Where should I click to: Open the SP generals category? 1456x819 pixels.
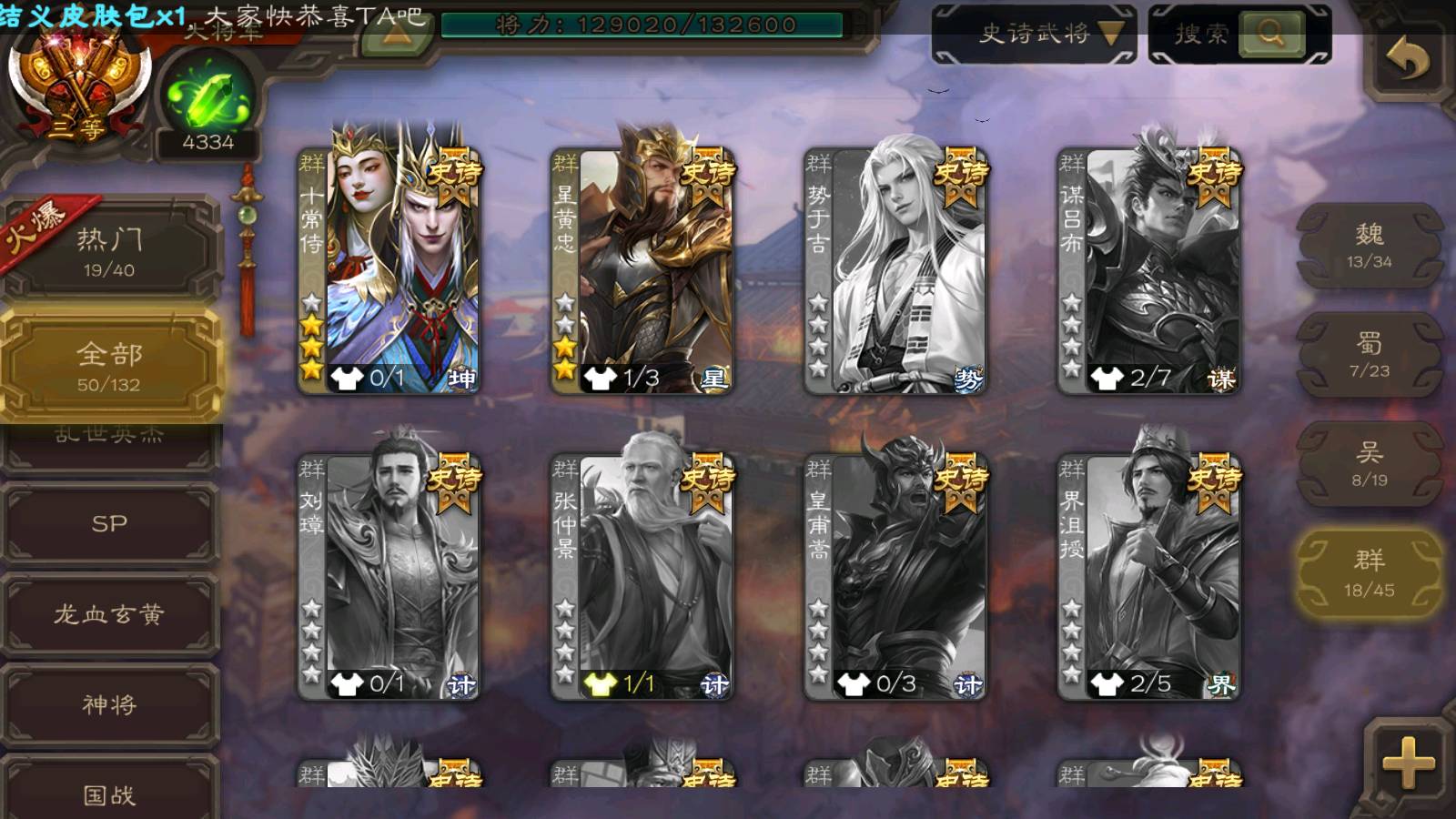(109, 523)
